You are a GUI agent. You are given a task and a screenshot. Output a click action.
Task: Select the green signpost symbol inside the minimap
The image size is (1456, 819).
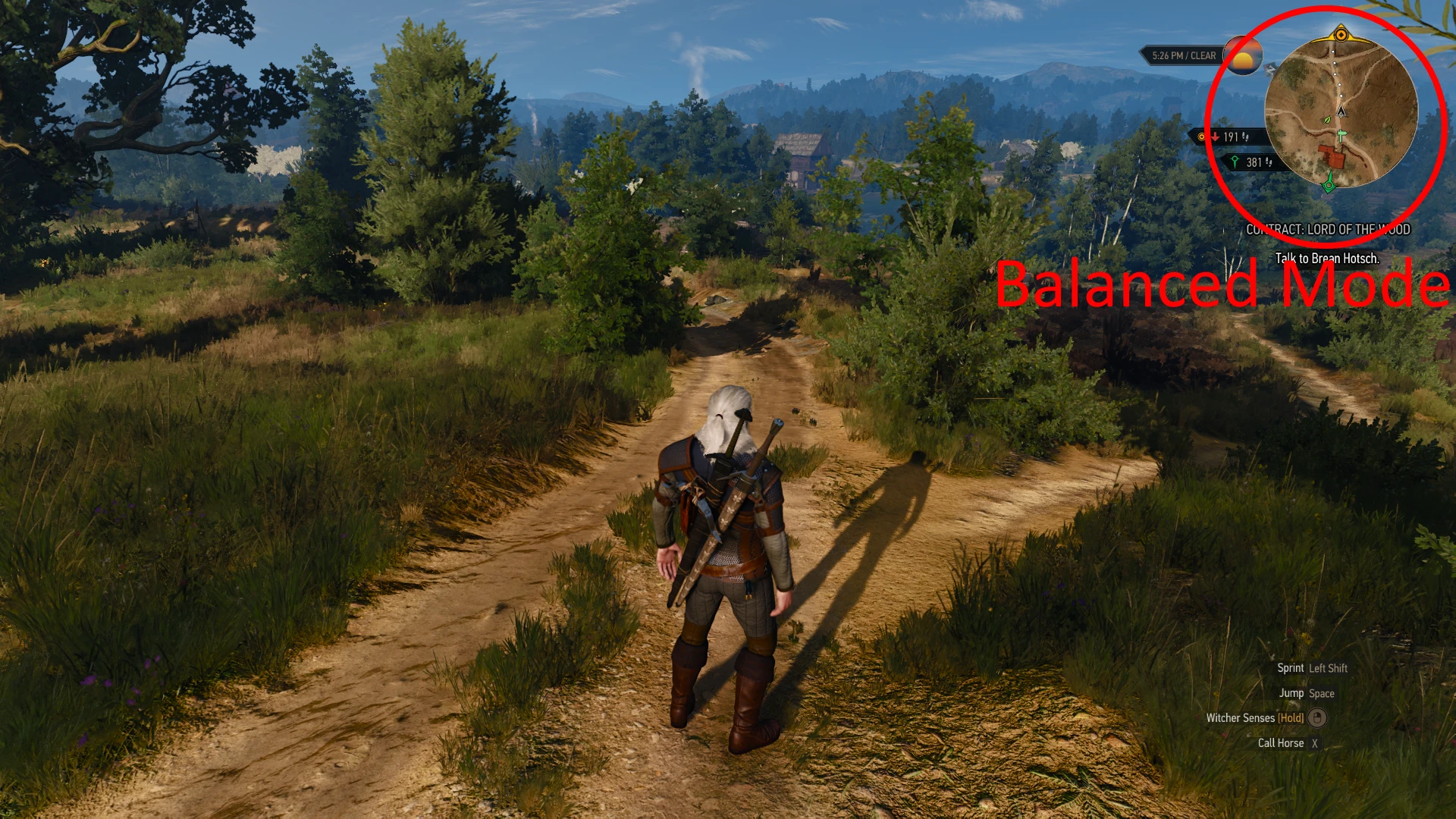click(x=1341, y=136)
